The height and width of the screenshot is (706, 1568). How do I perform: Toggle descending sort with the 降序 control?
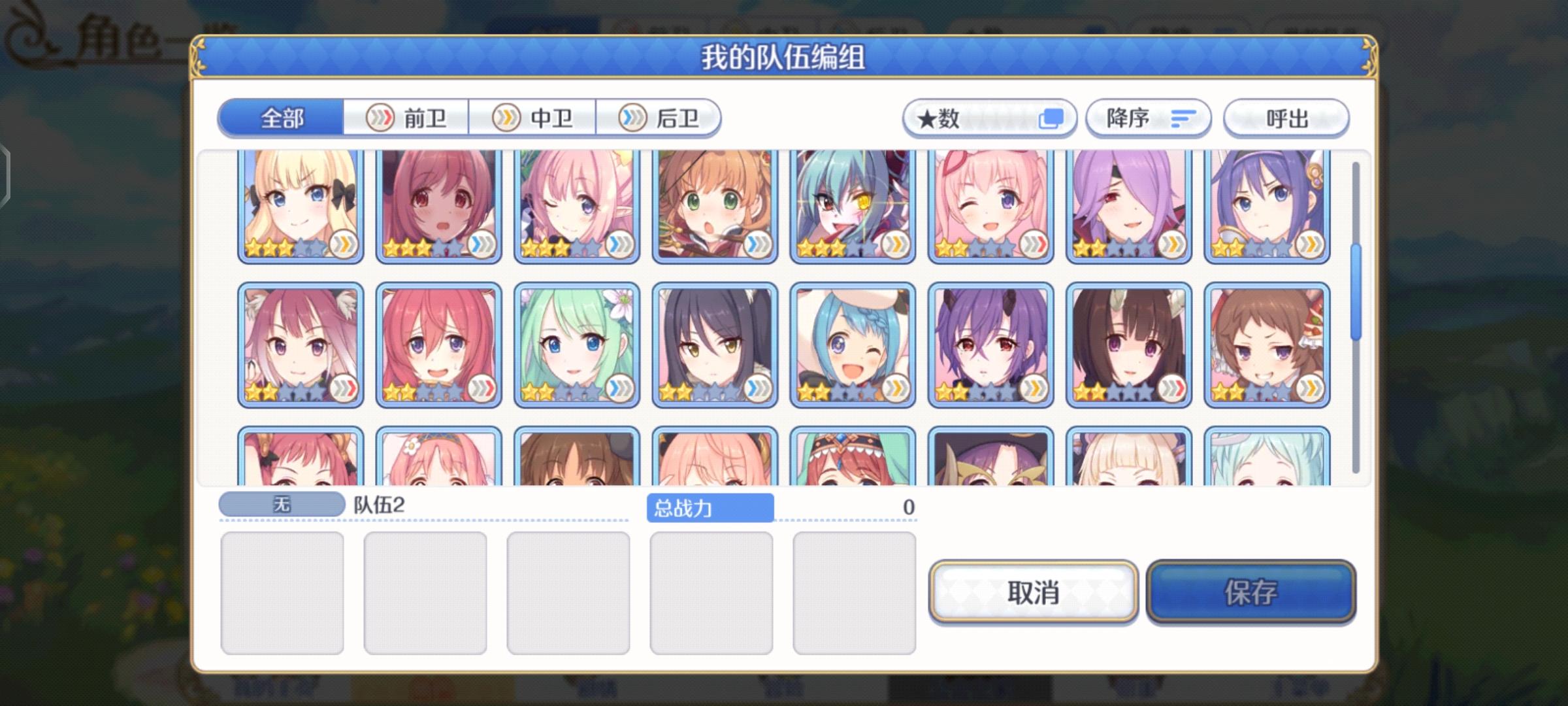(x=1148, y=118)
